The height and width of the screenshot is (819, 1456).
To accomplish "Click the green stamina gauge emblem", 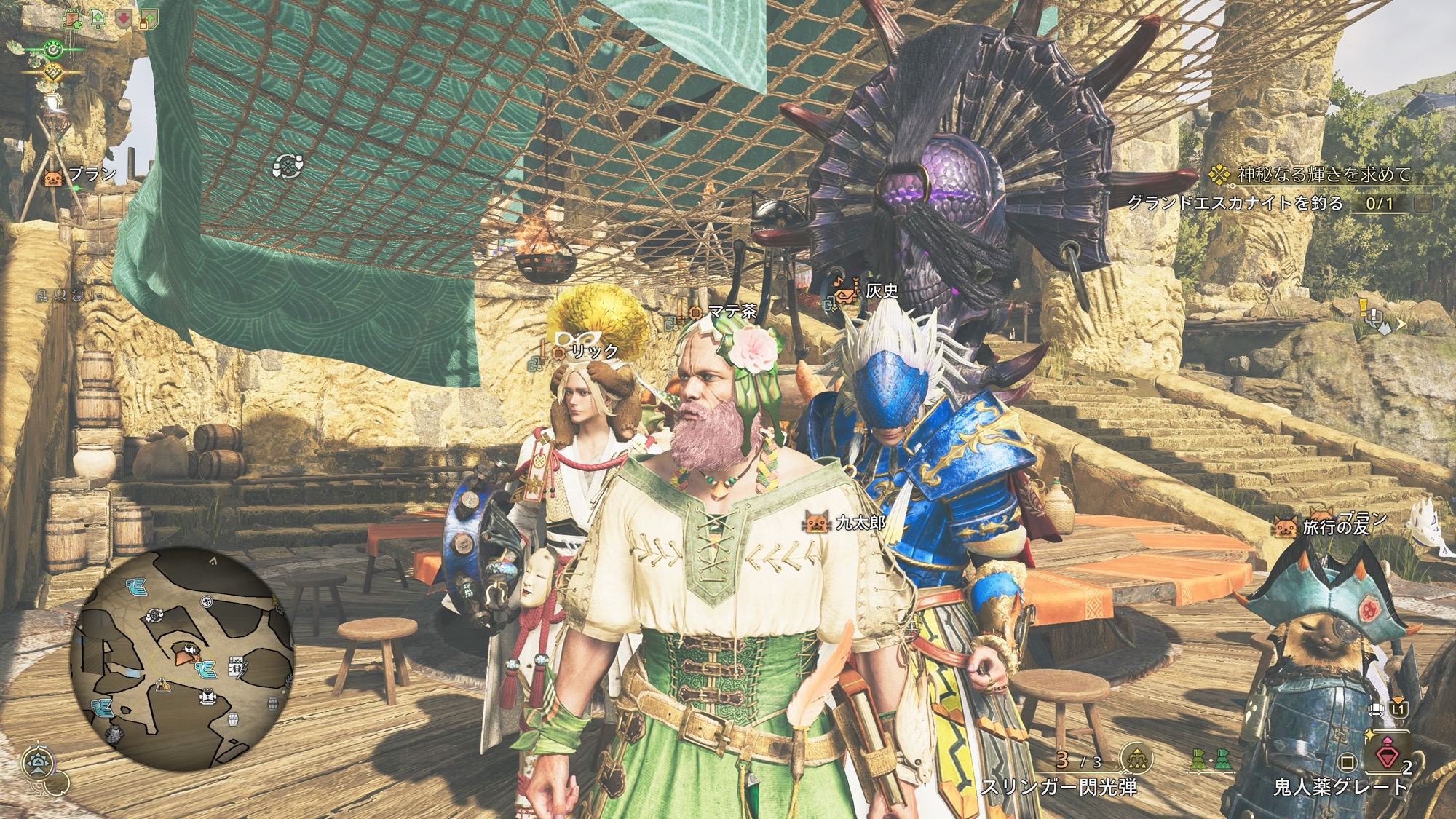I will coord(52,50).
